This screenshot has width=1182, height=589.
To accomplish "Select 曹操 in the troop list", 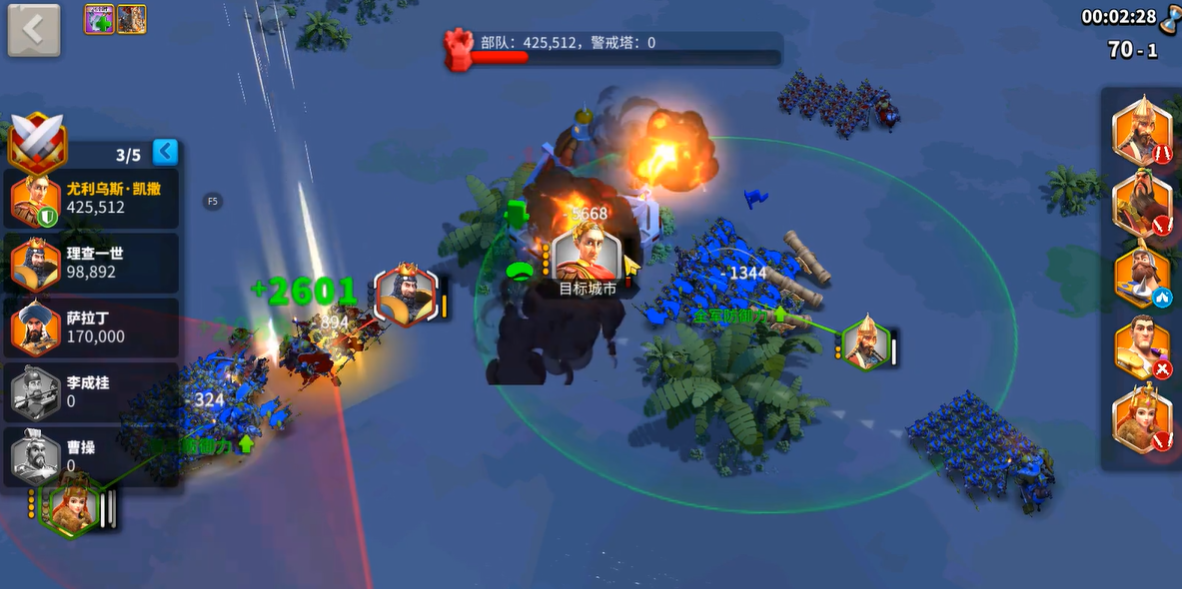I will [94, 457].
